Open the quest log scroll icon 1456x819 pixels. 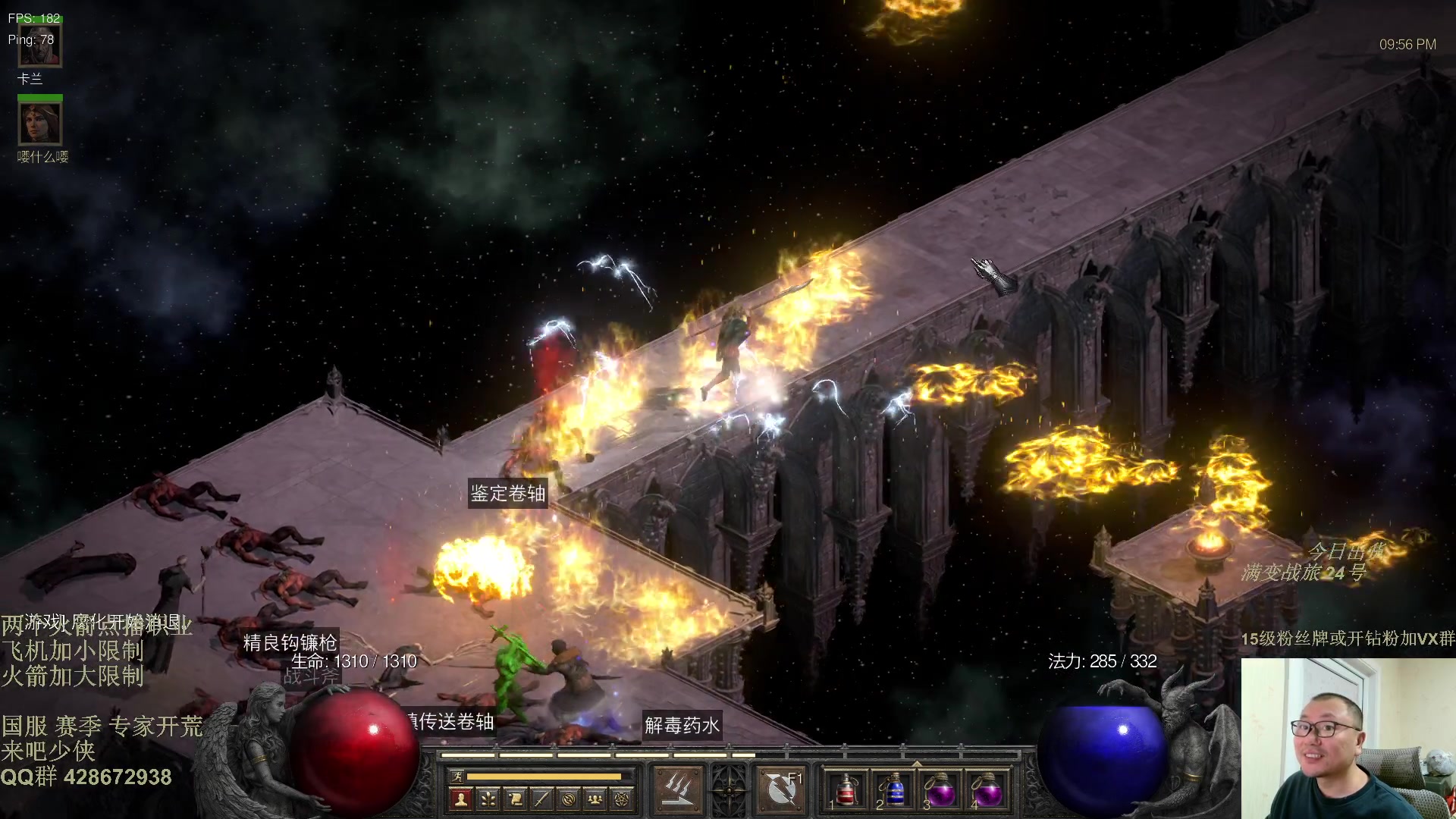(515, 799)
